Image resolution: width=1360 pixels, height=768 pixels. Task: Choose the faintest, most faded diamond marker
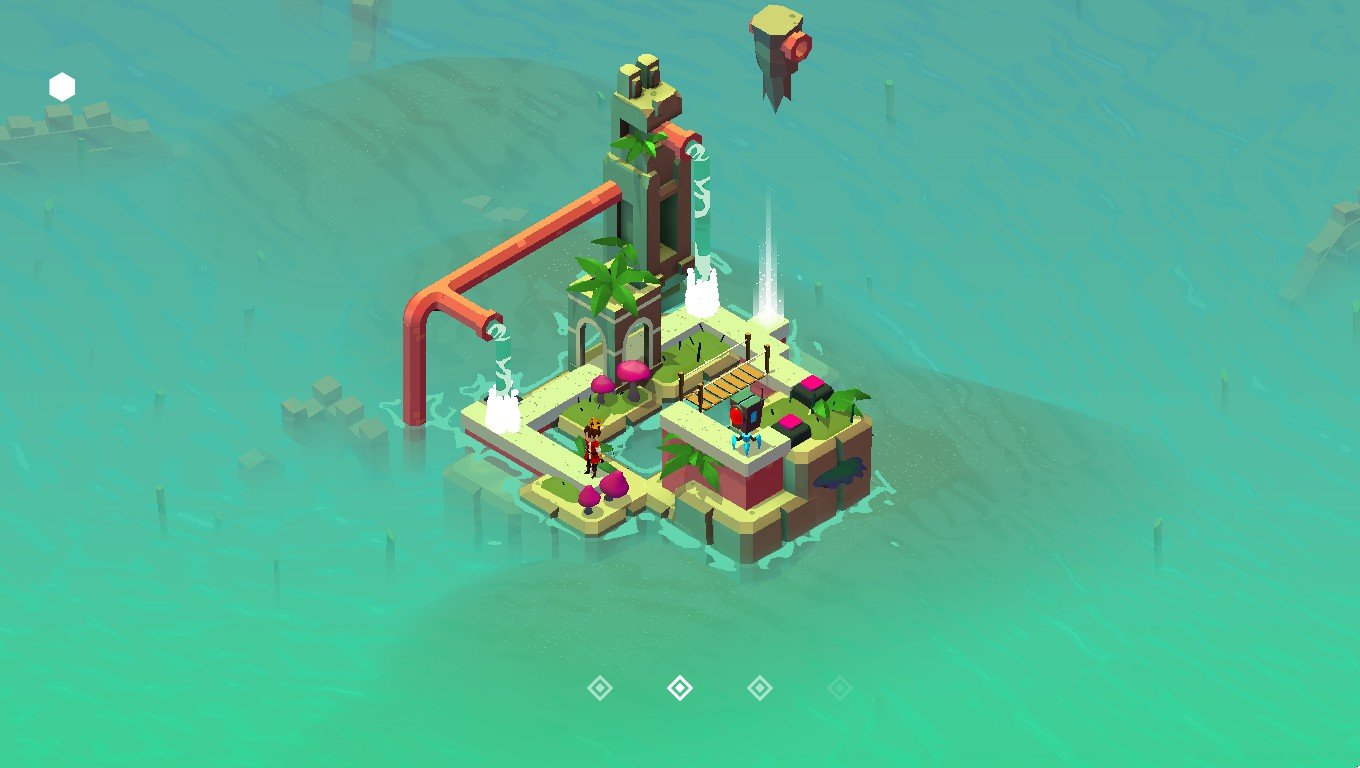pyautogui.click(x=840, y=688)
